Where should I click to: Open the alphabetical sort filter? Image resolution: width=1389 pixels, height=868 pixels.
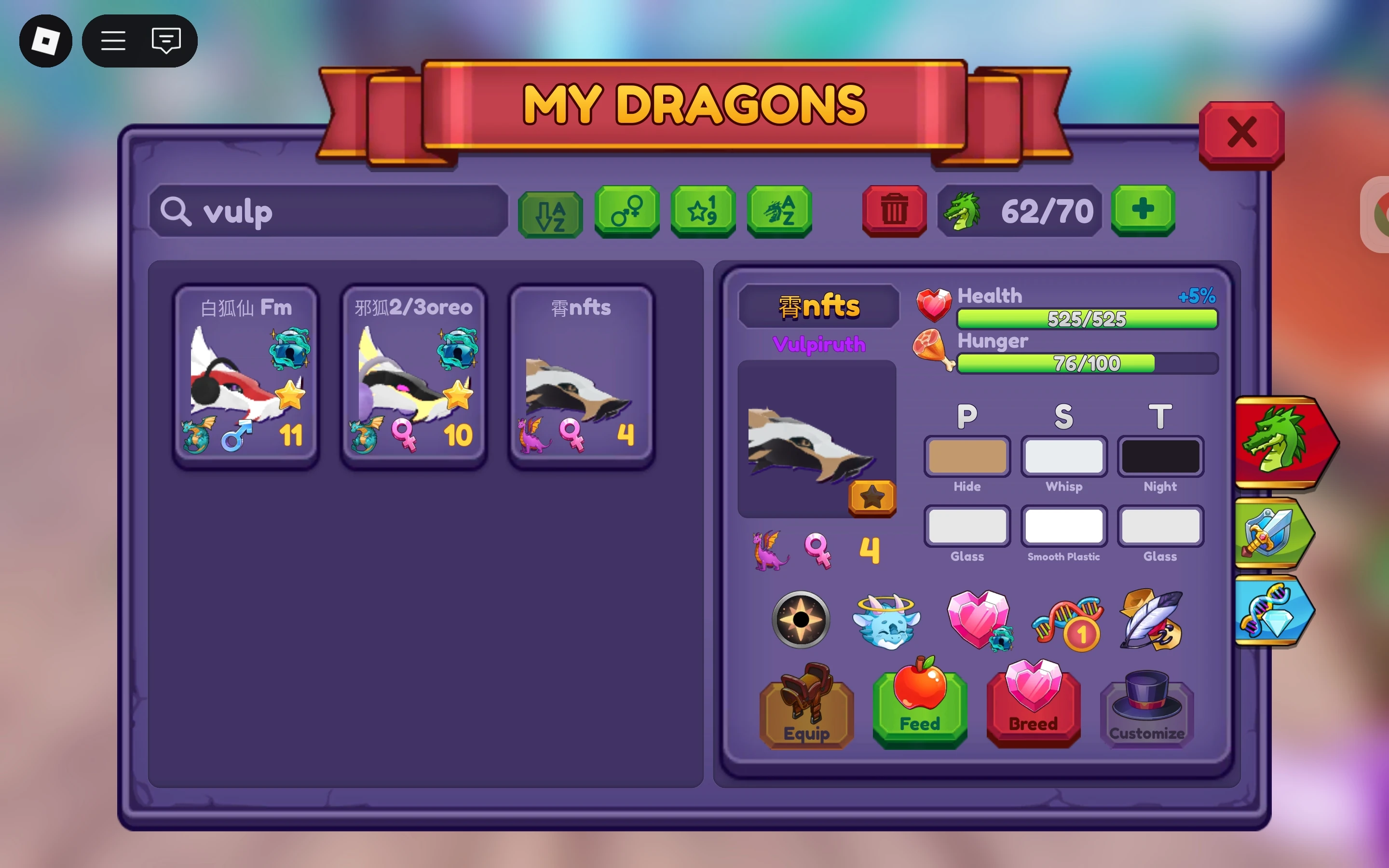(551, 212)
